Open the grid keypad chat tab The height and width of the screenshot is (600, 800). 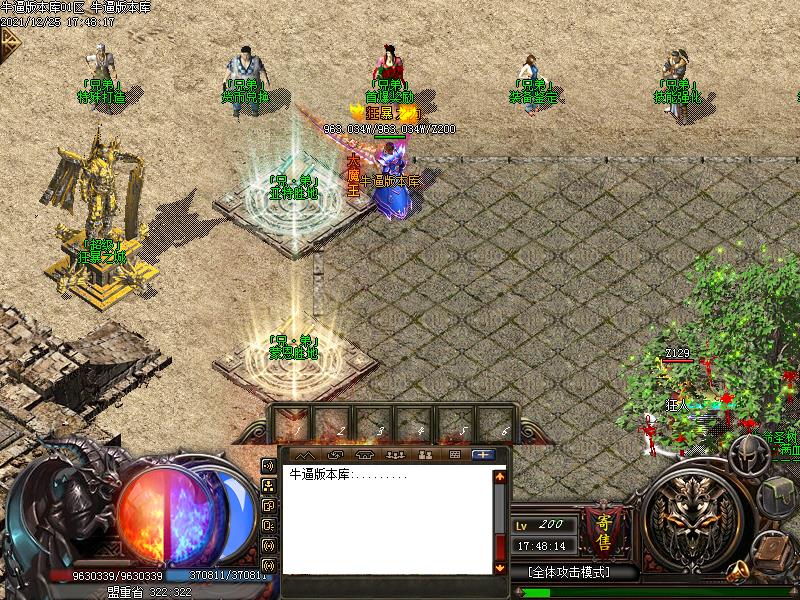(x=454, y=455)
